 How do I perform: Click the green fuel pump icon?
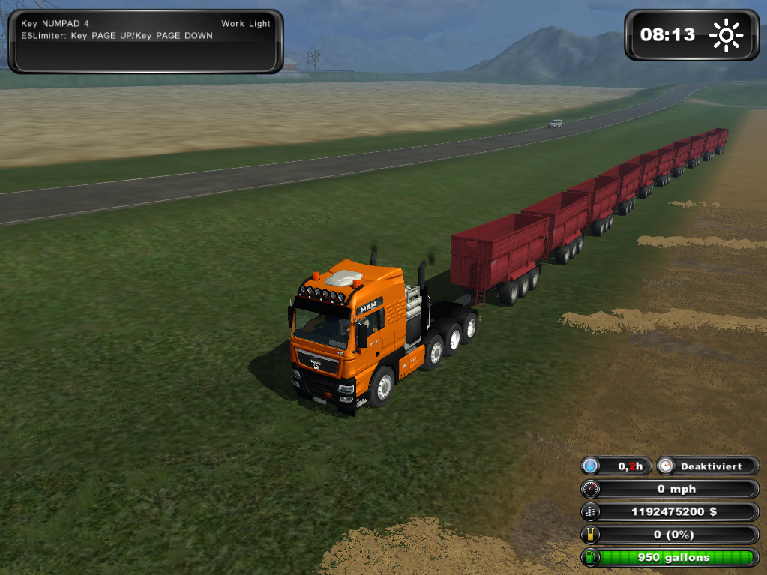(x=591, y=556)
